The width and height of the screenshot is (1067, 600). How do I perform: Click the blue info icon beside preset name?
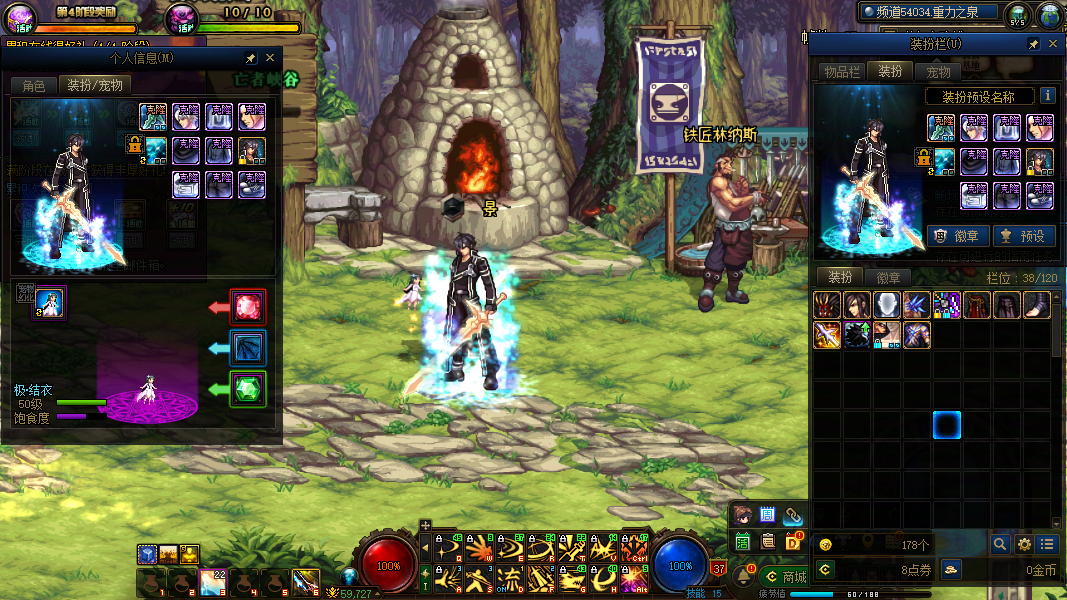(x=1047, y=96)
